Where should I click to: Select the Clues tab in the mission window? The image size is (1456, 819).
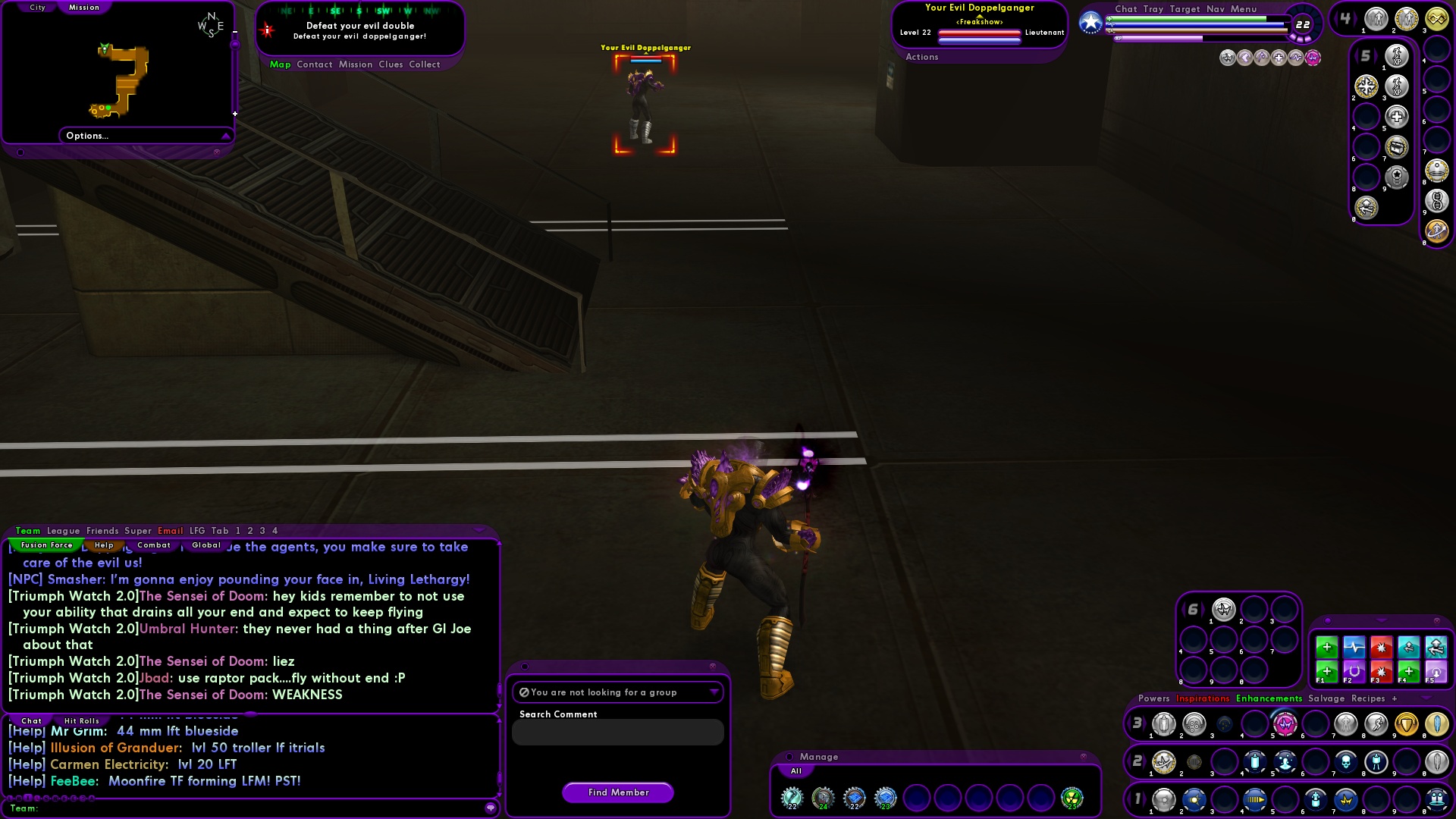click(x=391, y=64)
